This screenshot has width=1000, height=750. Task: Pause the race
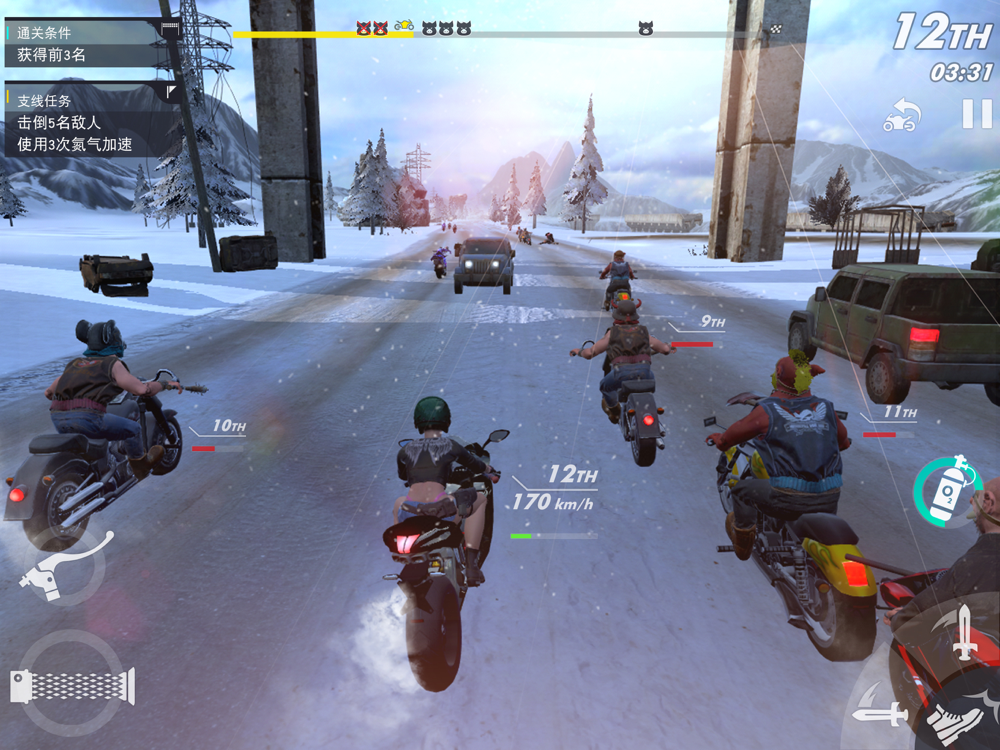pos(976,114)
